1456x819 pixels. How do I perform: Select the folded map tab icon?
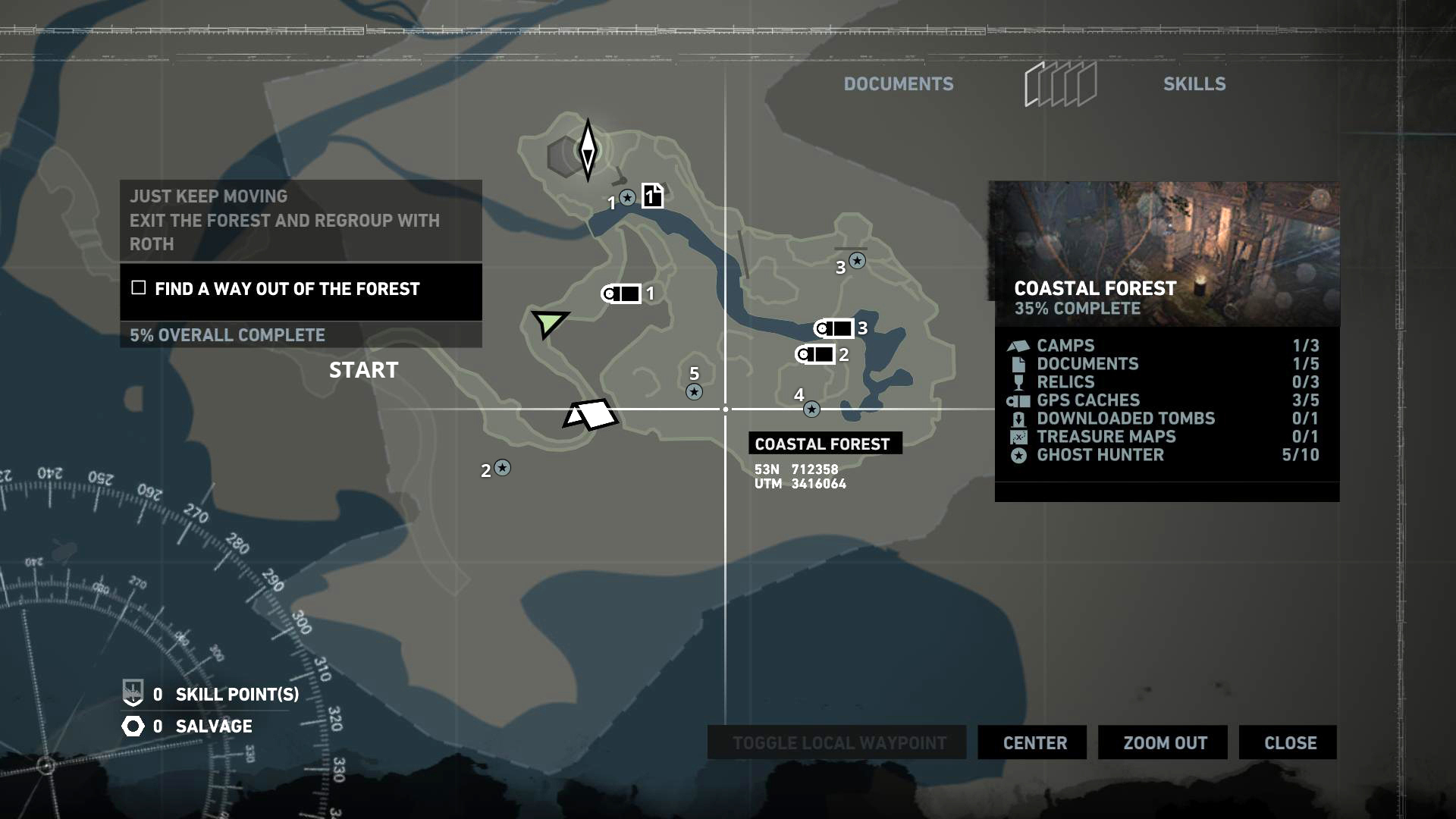(x=1060, y=84)
